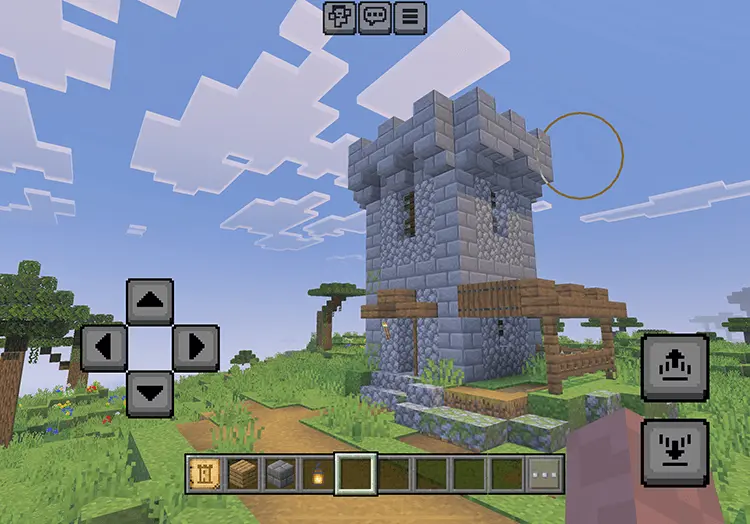This screenshot has height=524, width=750.
Task: Select the wooden planks hotbar slot
Action: point(244,474)
